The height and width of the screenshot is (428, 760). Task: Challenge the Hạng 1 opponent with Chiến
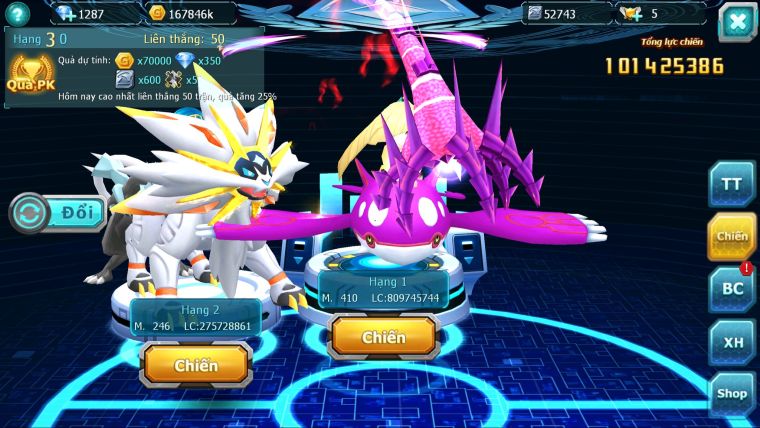(x=384, y=337)
